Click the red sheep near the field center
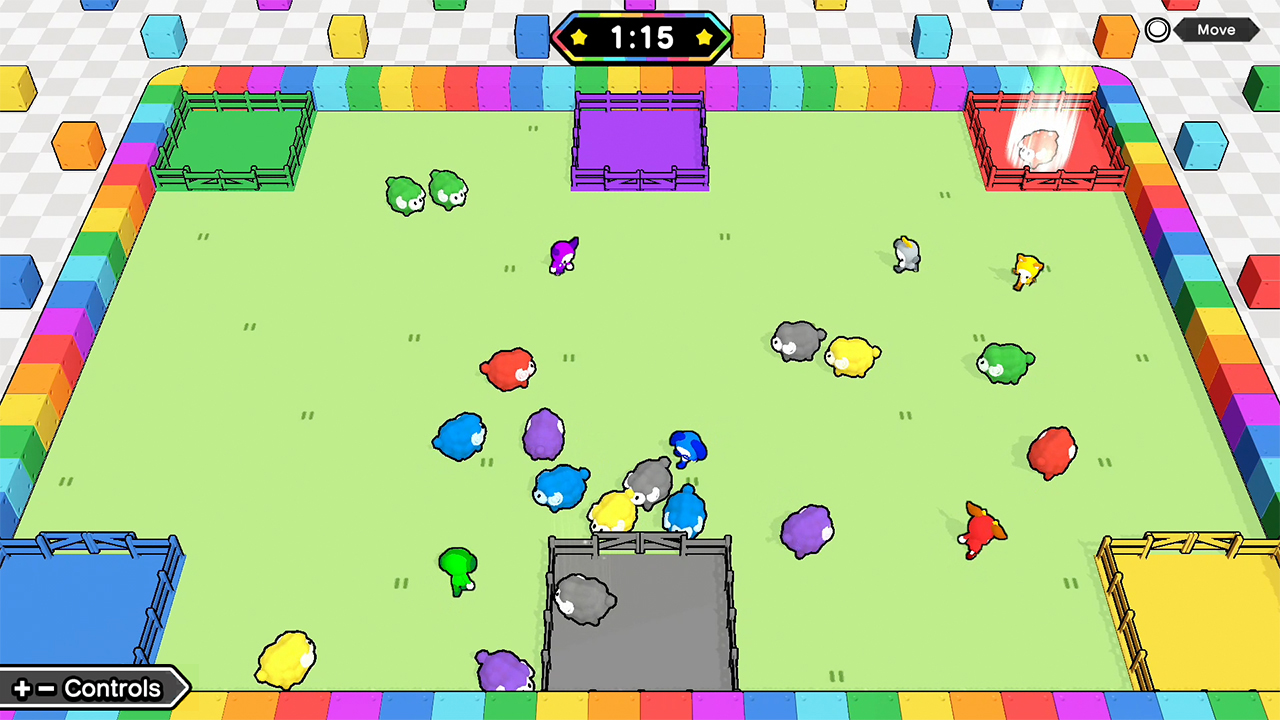 [506, 370]
